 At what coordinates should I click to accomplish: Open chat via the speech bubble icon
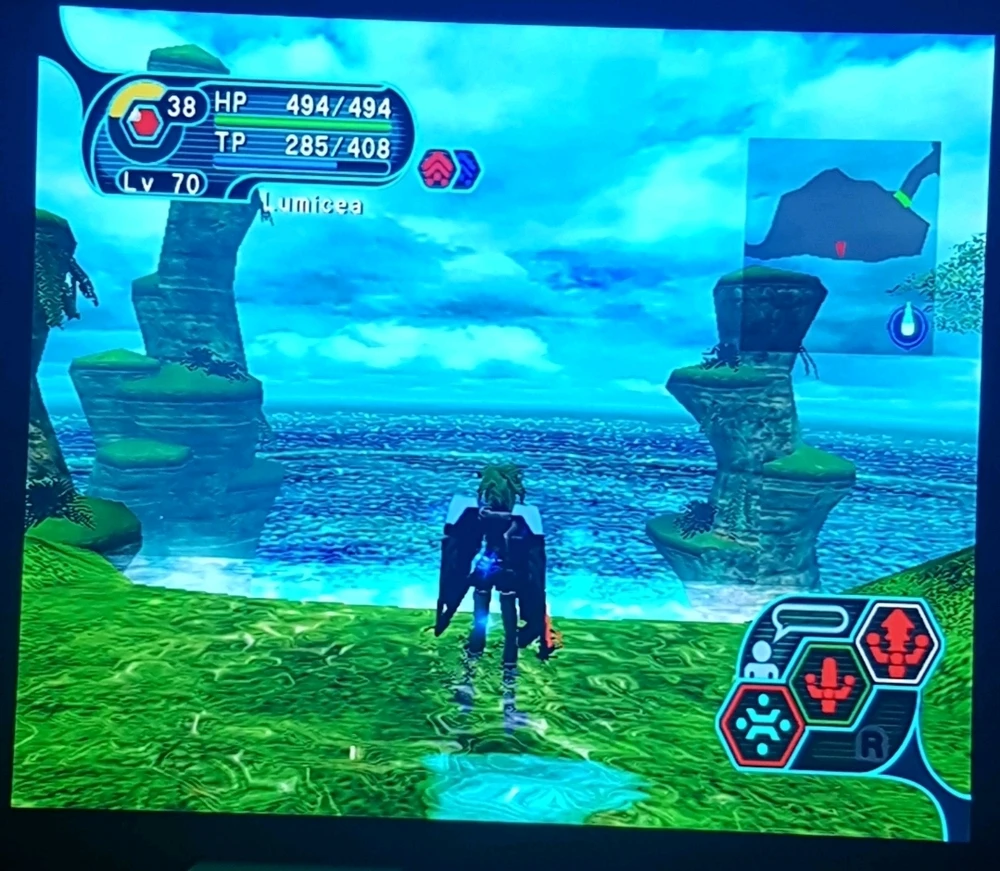pos(810,620)
